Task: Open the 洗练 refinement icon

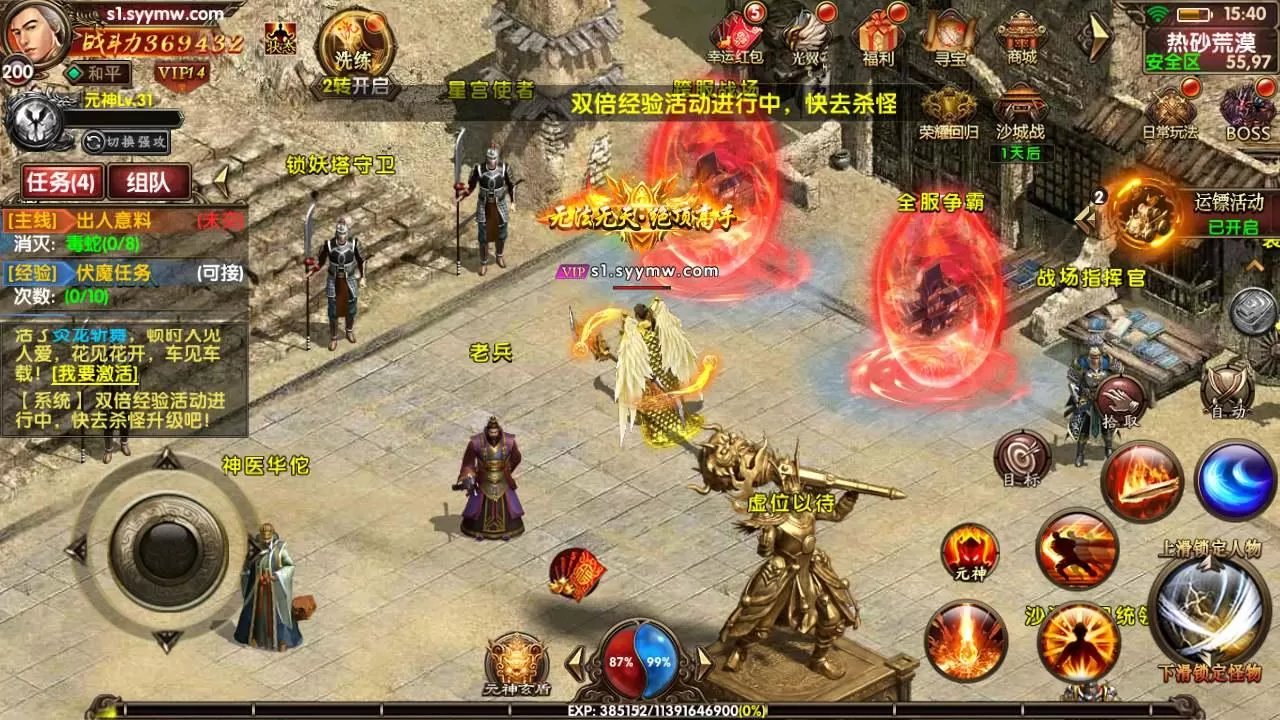Action: (x=355, y=45)
